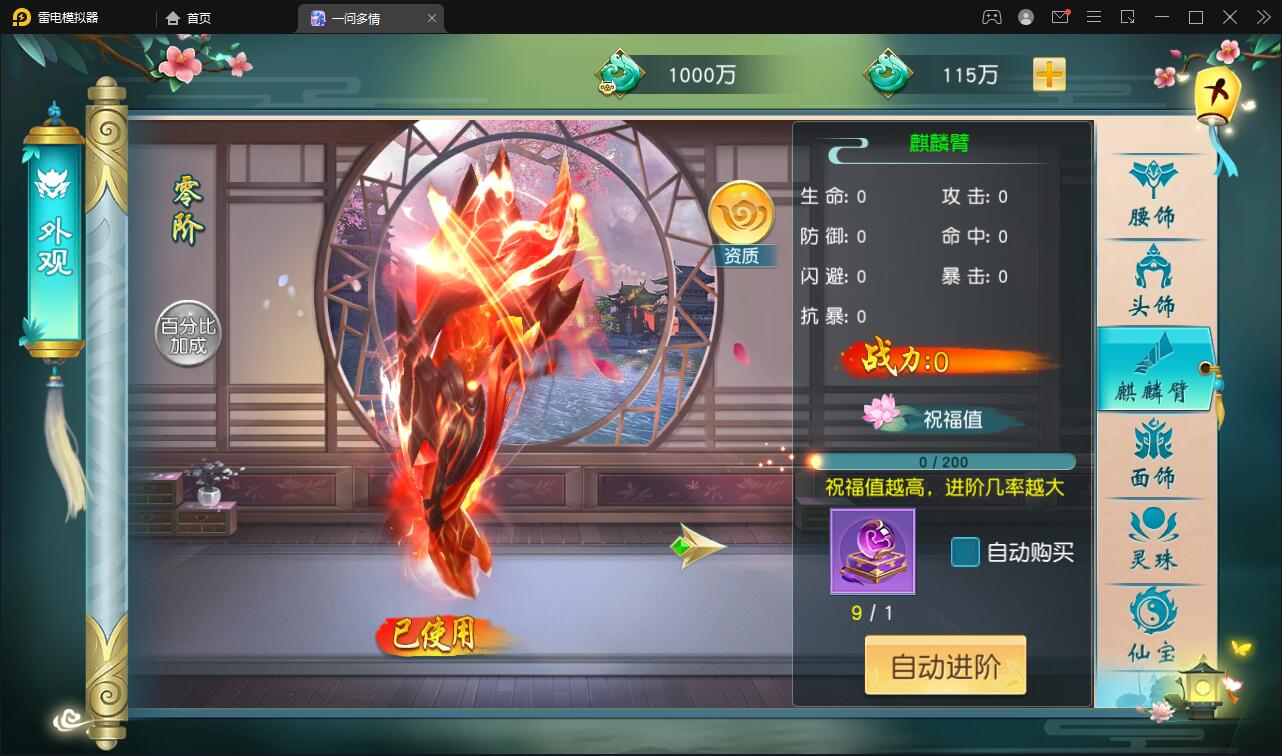1282x756 pixels.
Task: Click the upgrade material item thumbnail
Action: click(871, 551)
